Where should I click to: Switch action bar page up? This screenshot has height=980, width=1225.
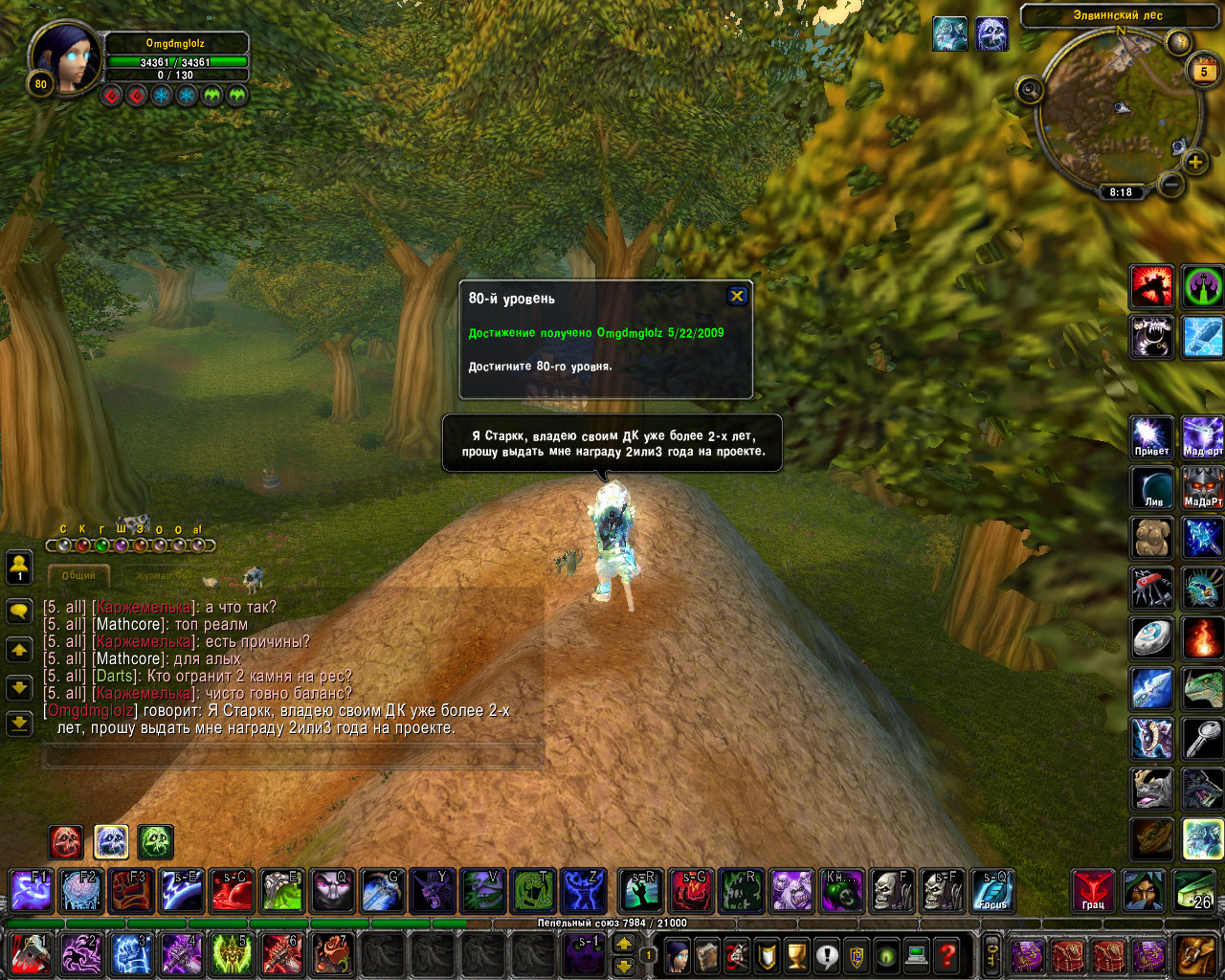(623, 945)
